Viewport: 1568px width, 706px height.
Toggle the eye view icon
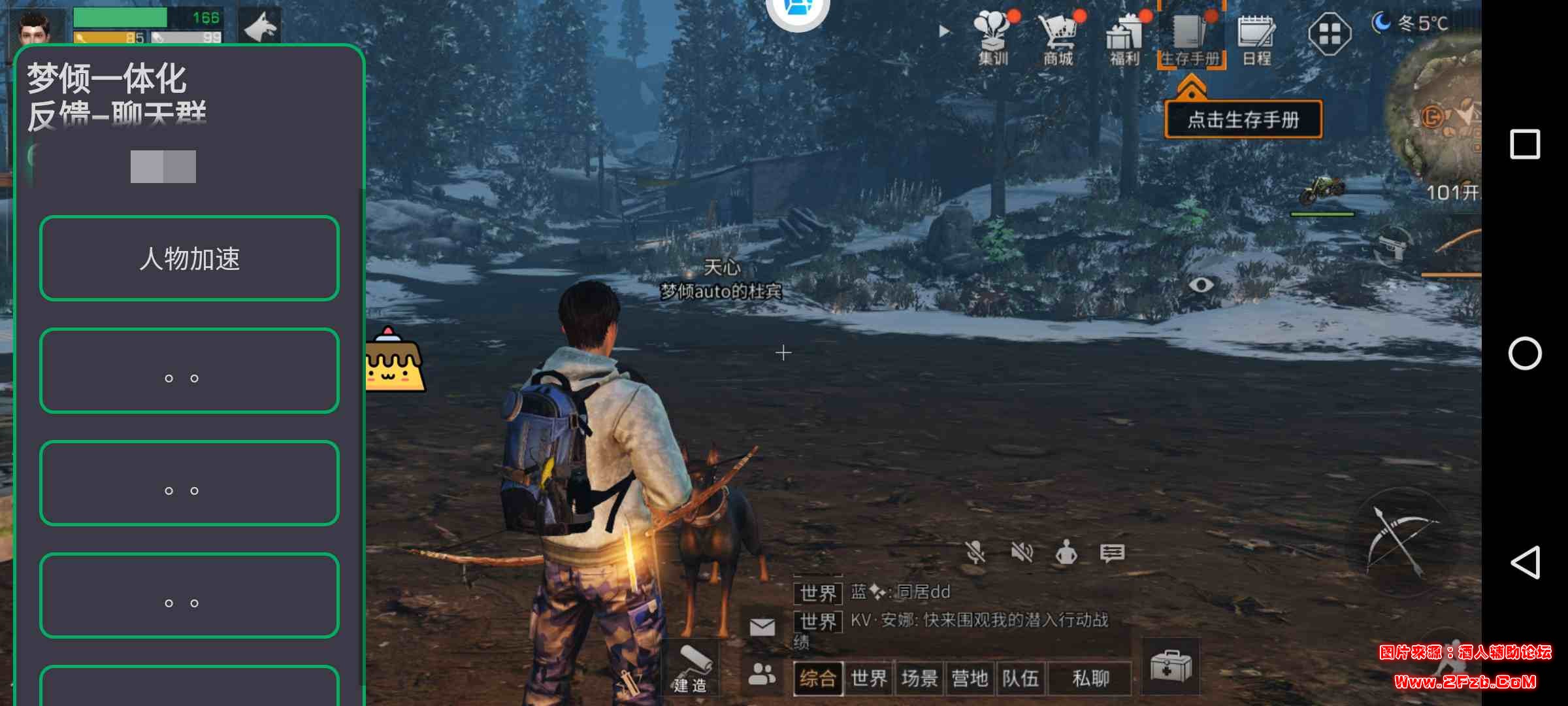tap(1201, 284)
